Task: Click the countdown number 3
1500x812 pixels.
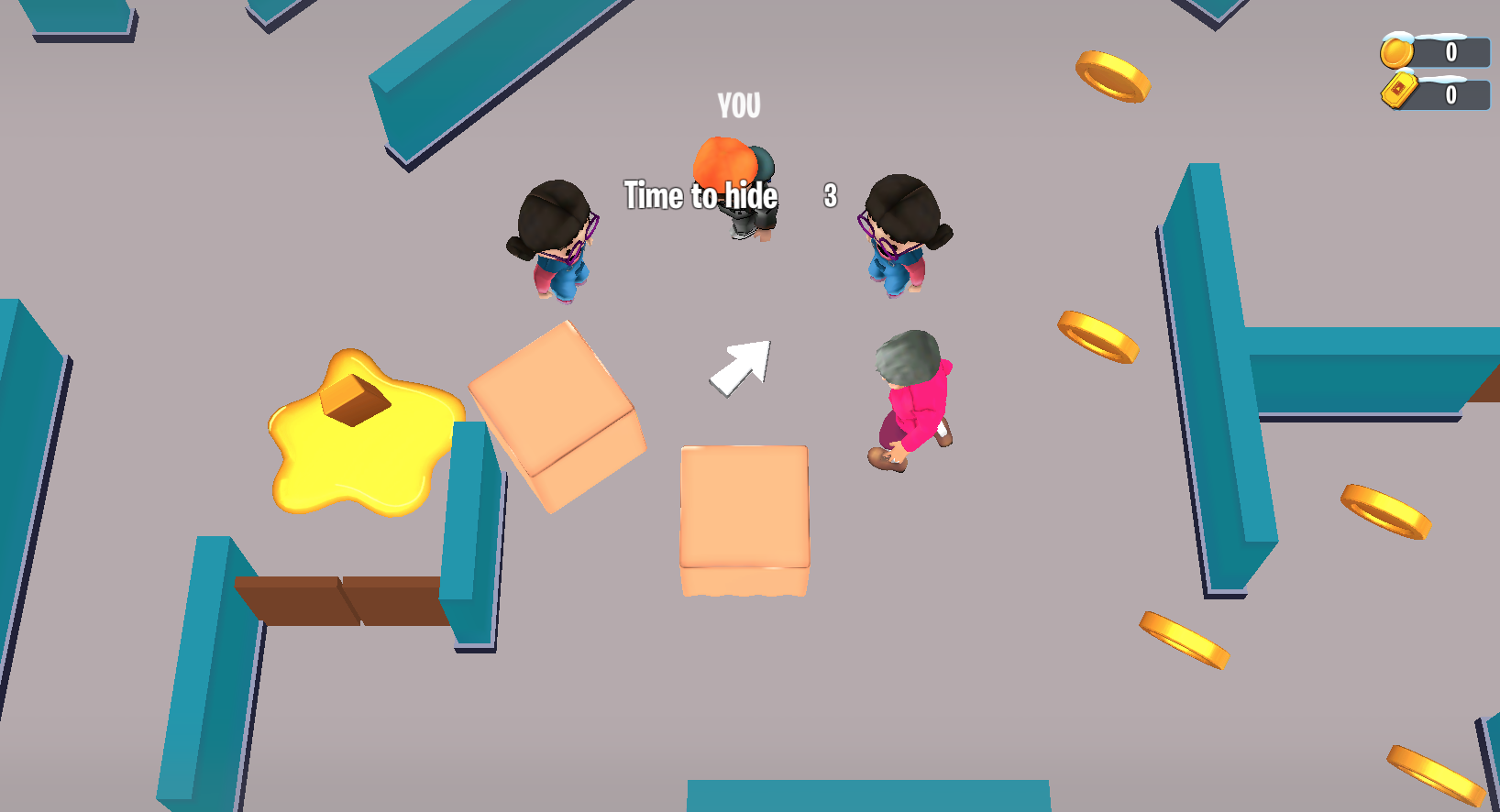Action: (829, 195)
